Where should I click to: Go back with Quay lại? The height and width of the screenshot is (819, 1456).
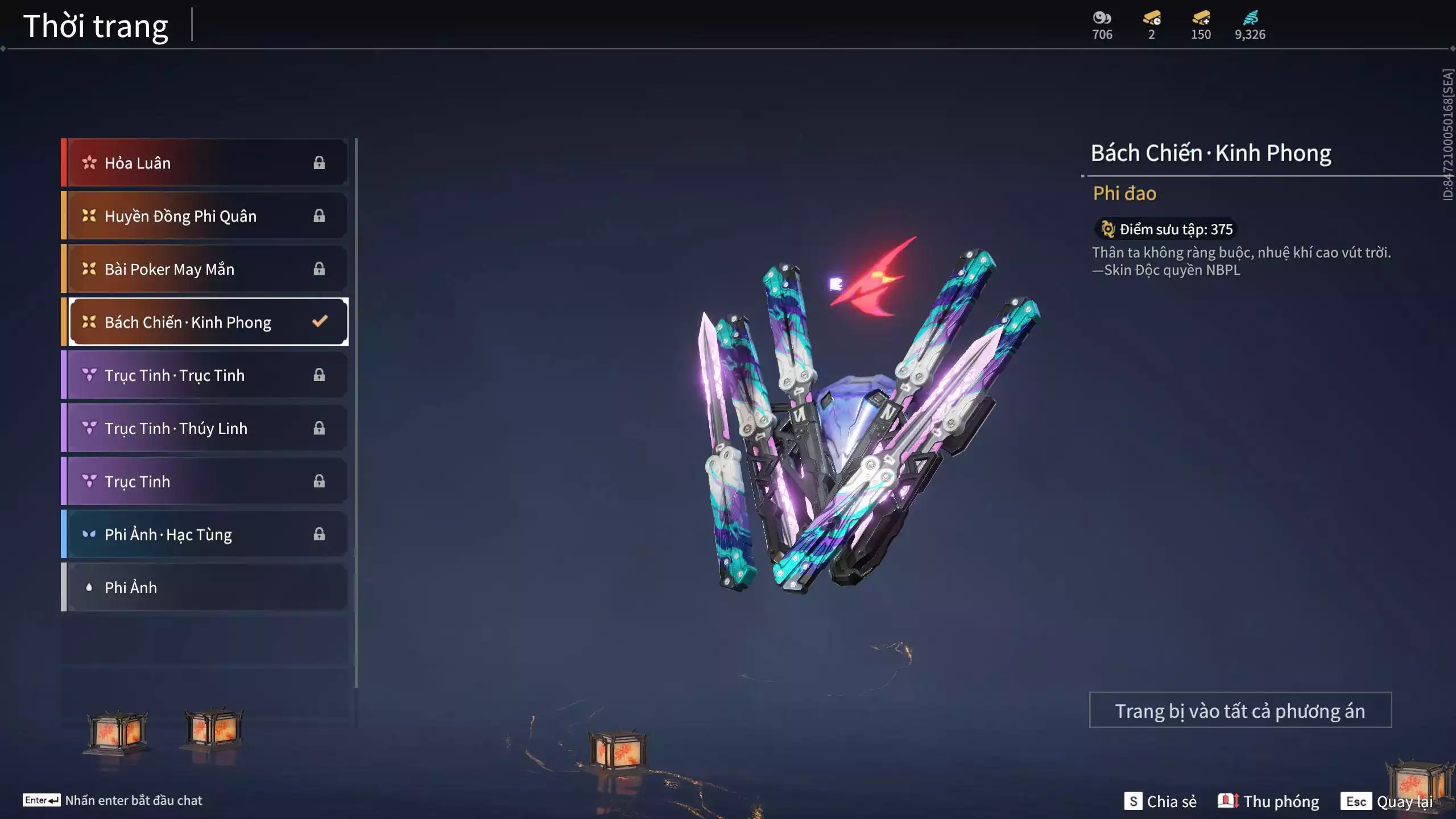1387,801
